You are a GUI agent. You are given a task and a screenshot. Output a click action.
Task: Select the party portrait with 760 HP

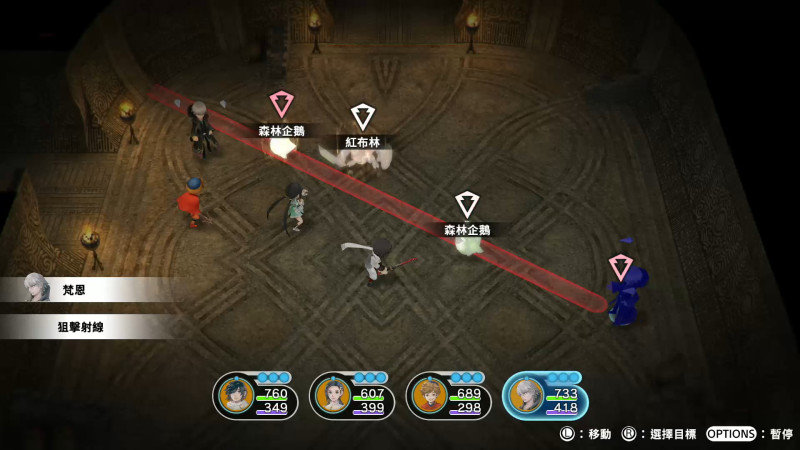pyautogui.click(x=233, y=396)
